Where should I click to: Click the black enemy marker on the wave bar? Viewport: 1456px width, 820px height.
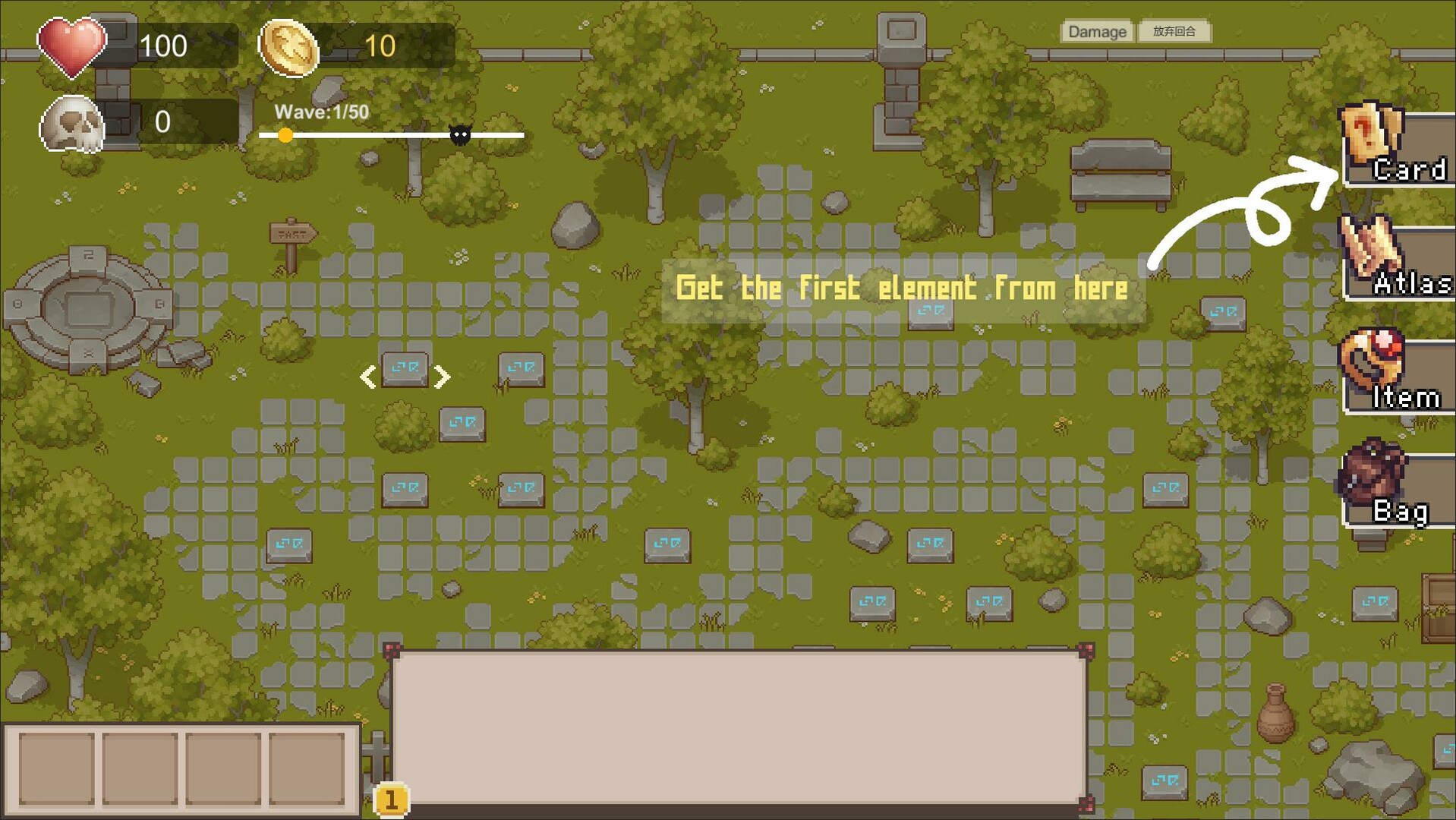[459, 134]
